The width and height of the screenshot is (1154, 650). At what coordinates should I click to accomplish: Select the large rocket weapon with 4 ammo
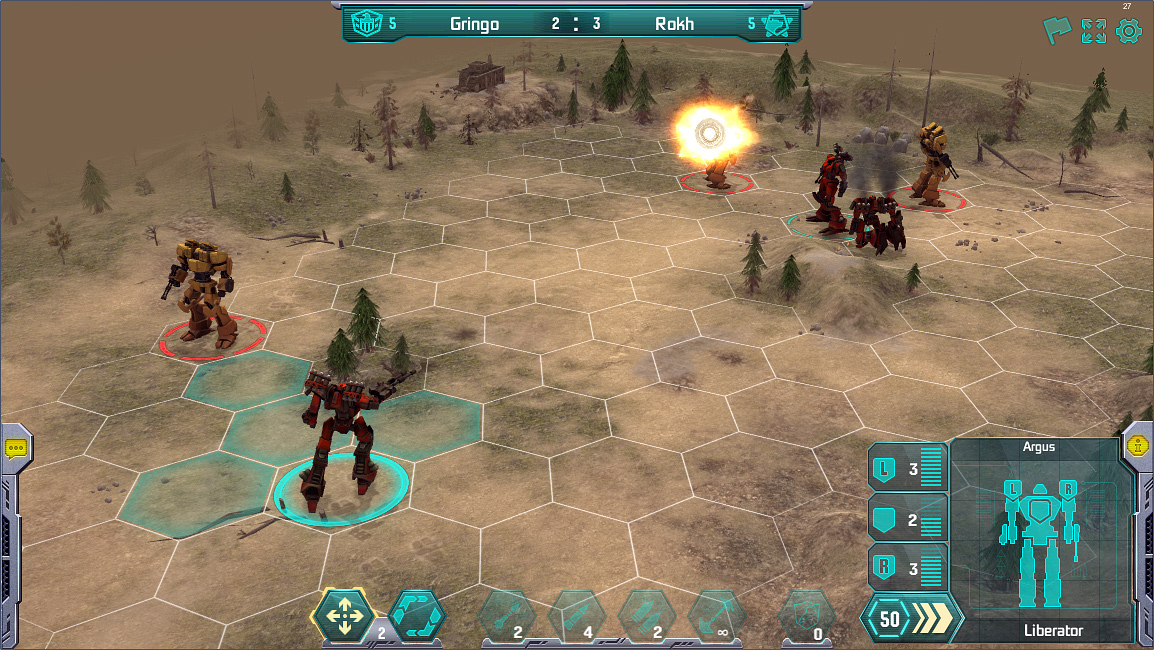(x=576, y=614)
